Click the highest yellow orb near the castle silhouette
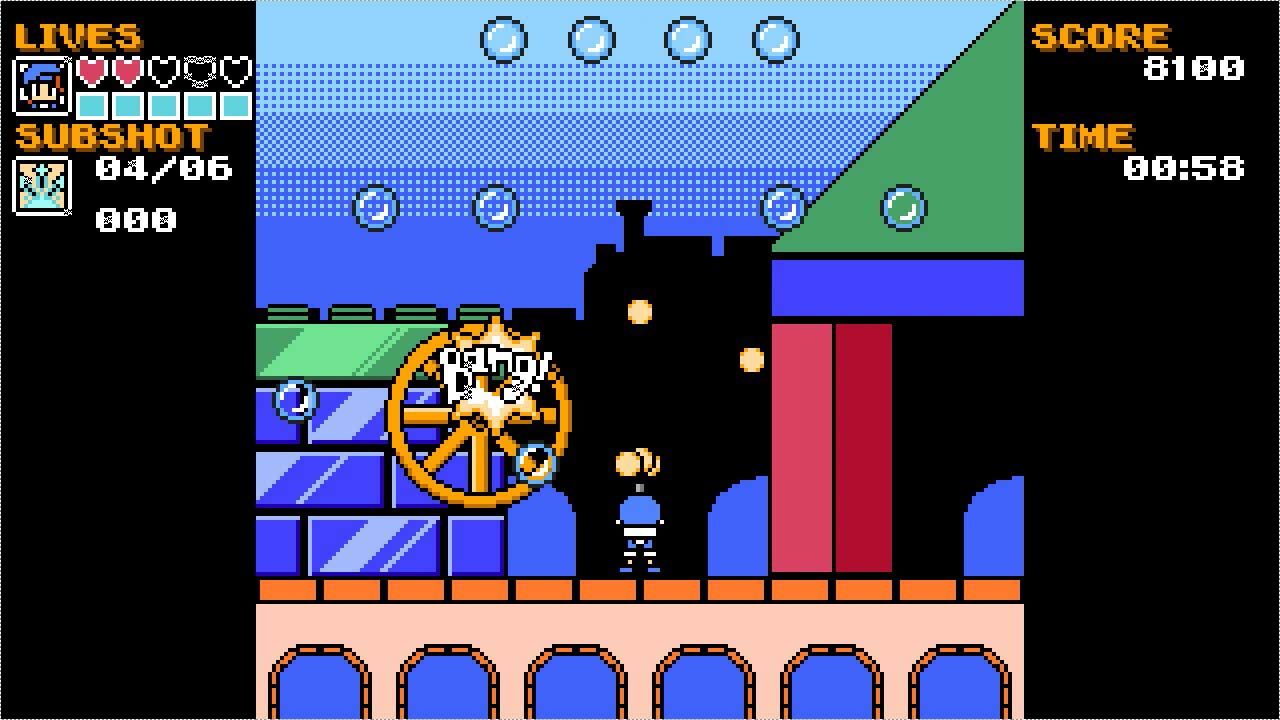1280x720 pixels. [637, 310]
